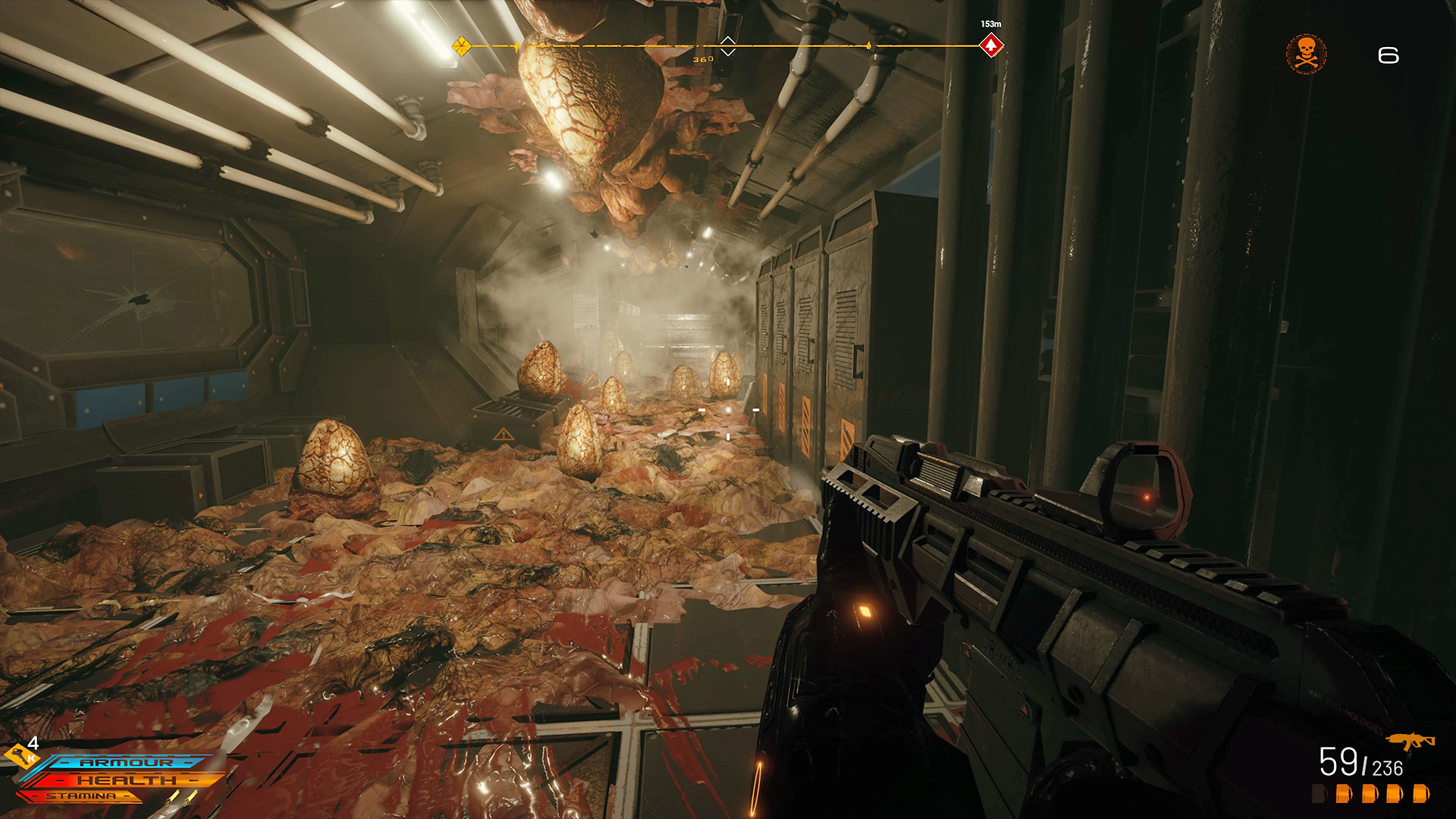Select the orange rifle weapon icon
This screenshot has height=819, width=1456.
tap(1410, 741)
